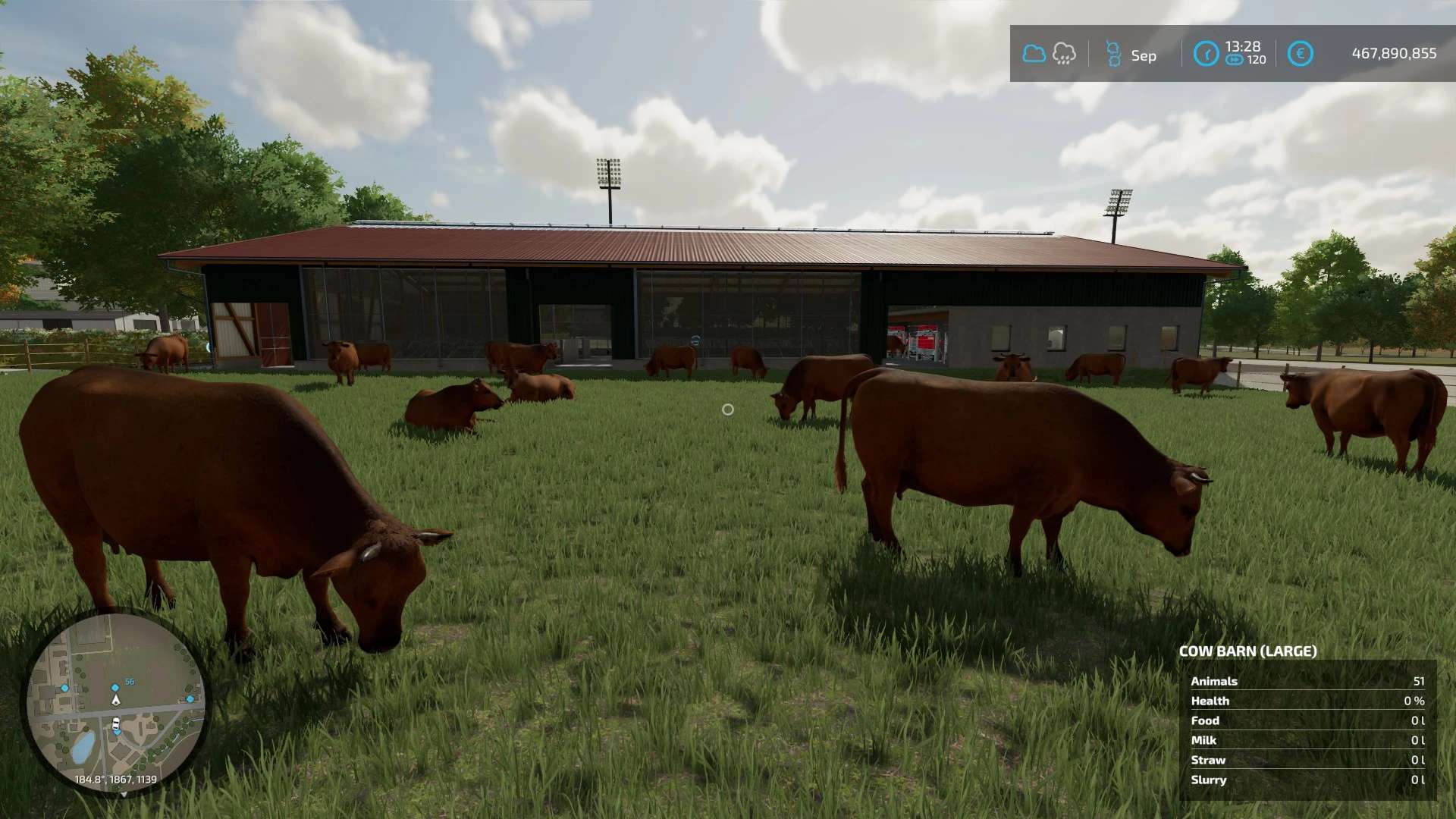The width and height of the screenshot is (1456, 819).
Task: Select the euro money icon
Action: coord(1300,54)
